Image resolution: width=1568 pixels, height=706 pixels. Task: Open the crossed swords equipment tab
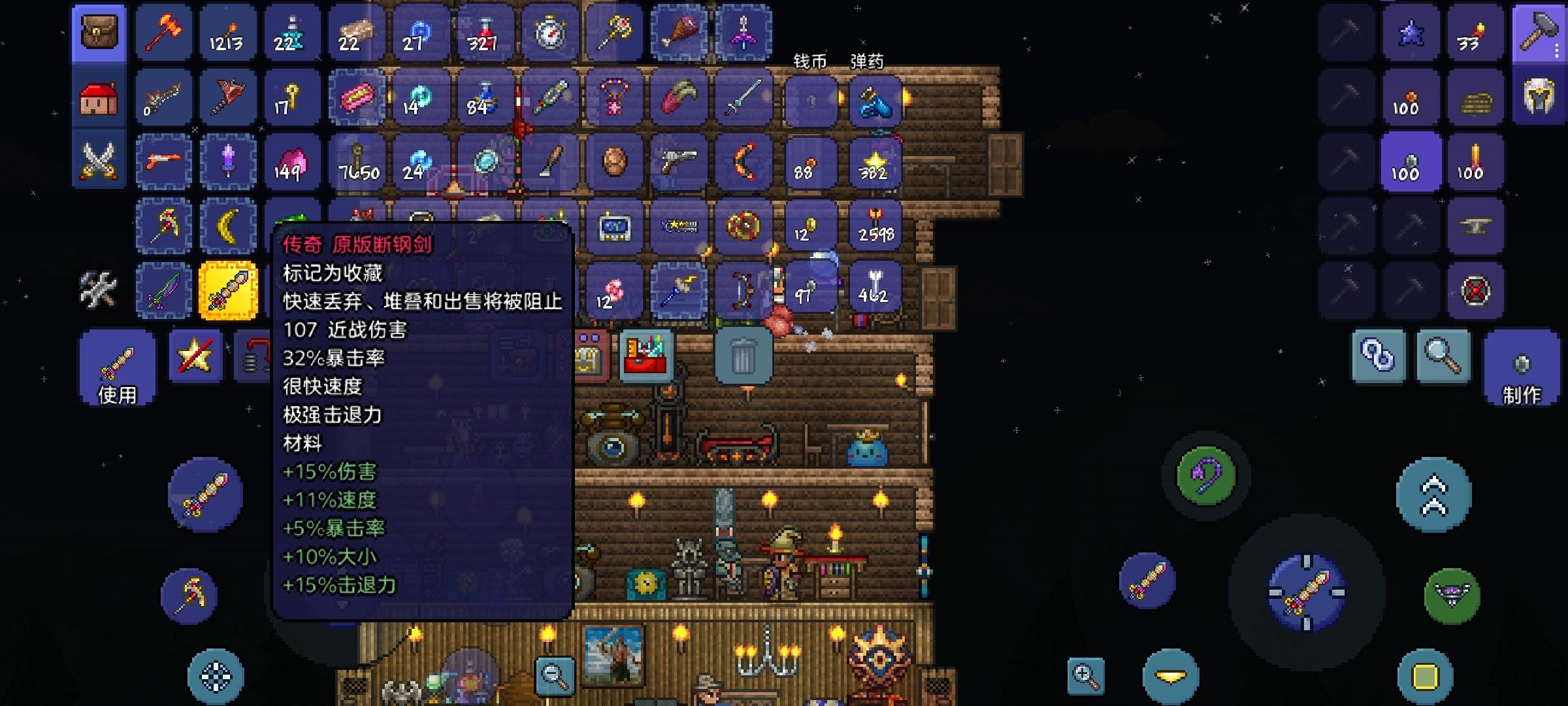click(x=99, y=161)
